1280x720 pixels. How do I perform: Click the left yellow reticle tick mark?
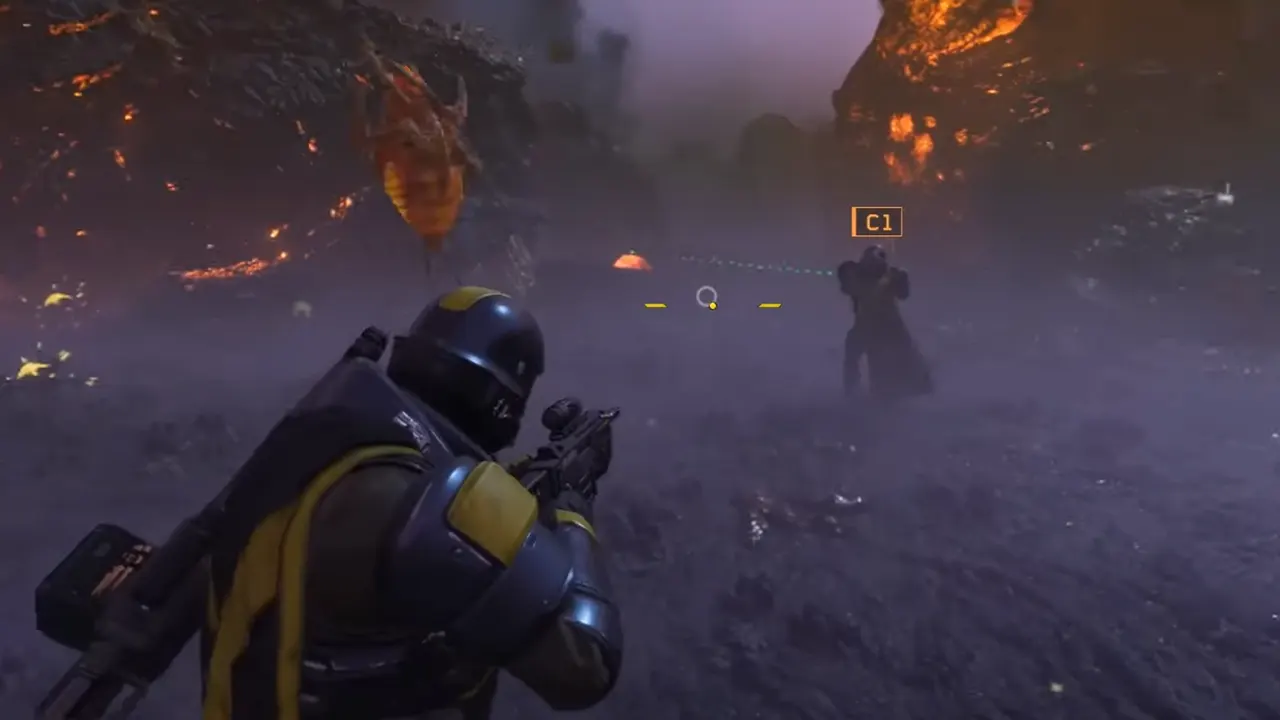[655, 305]
